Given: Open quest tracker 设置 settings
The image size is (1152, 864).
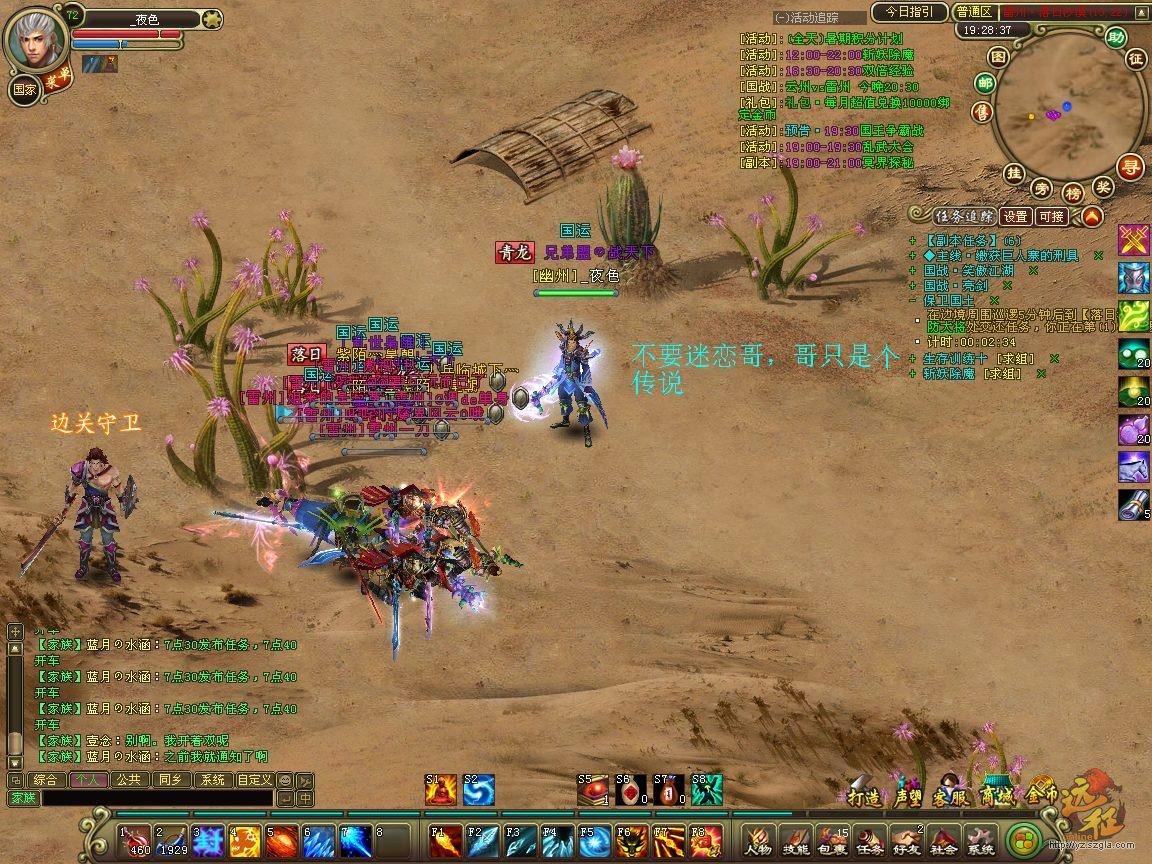Looking at the screenshot, I should pyautogui.click(x=1016, y=216).
